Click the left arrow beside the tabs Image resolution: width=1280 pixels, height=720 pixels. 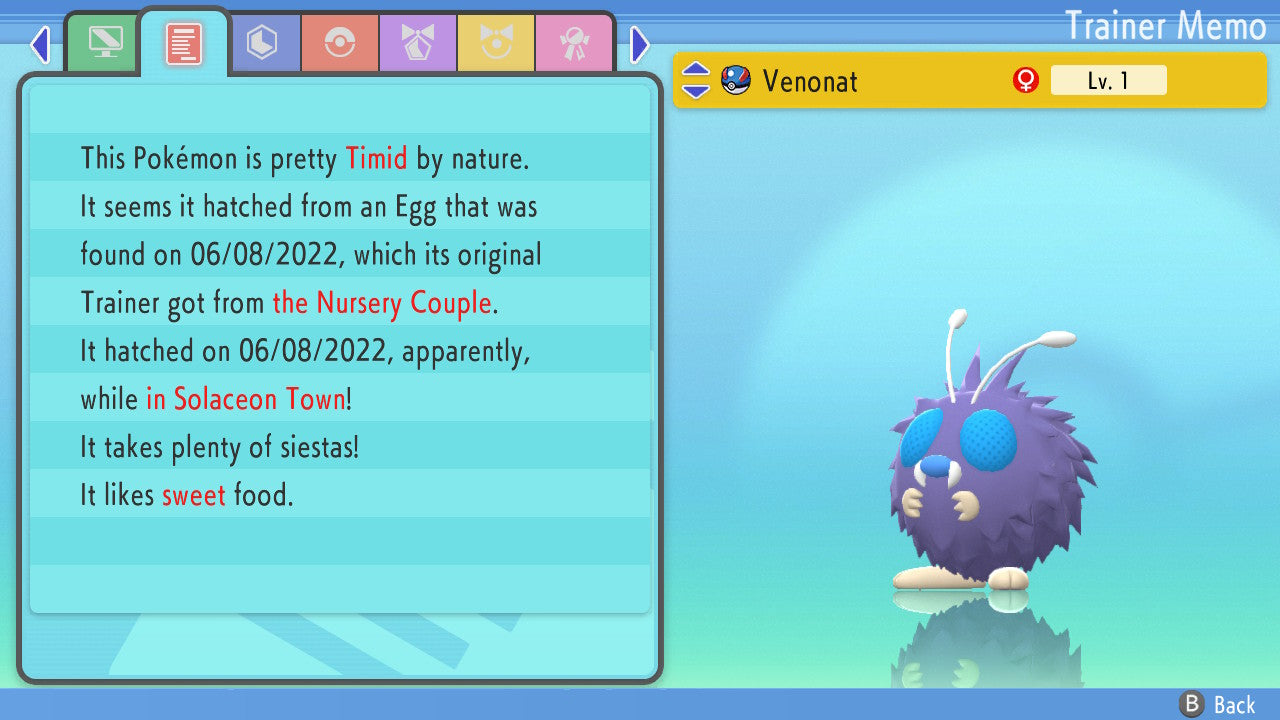40,44
